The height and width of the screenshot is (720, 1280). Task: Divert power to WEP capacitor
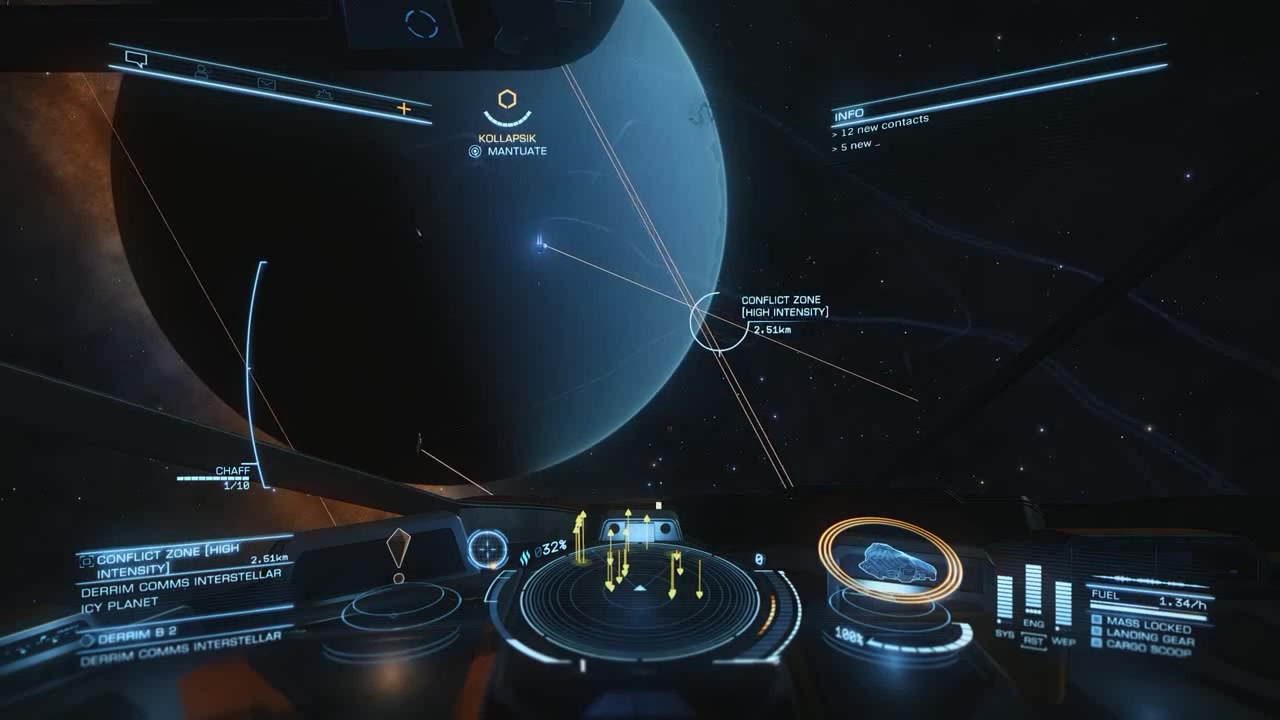(x=1063, y=603)
